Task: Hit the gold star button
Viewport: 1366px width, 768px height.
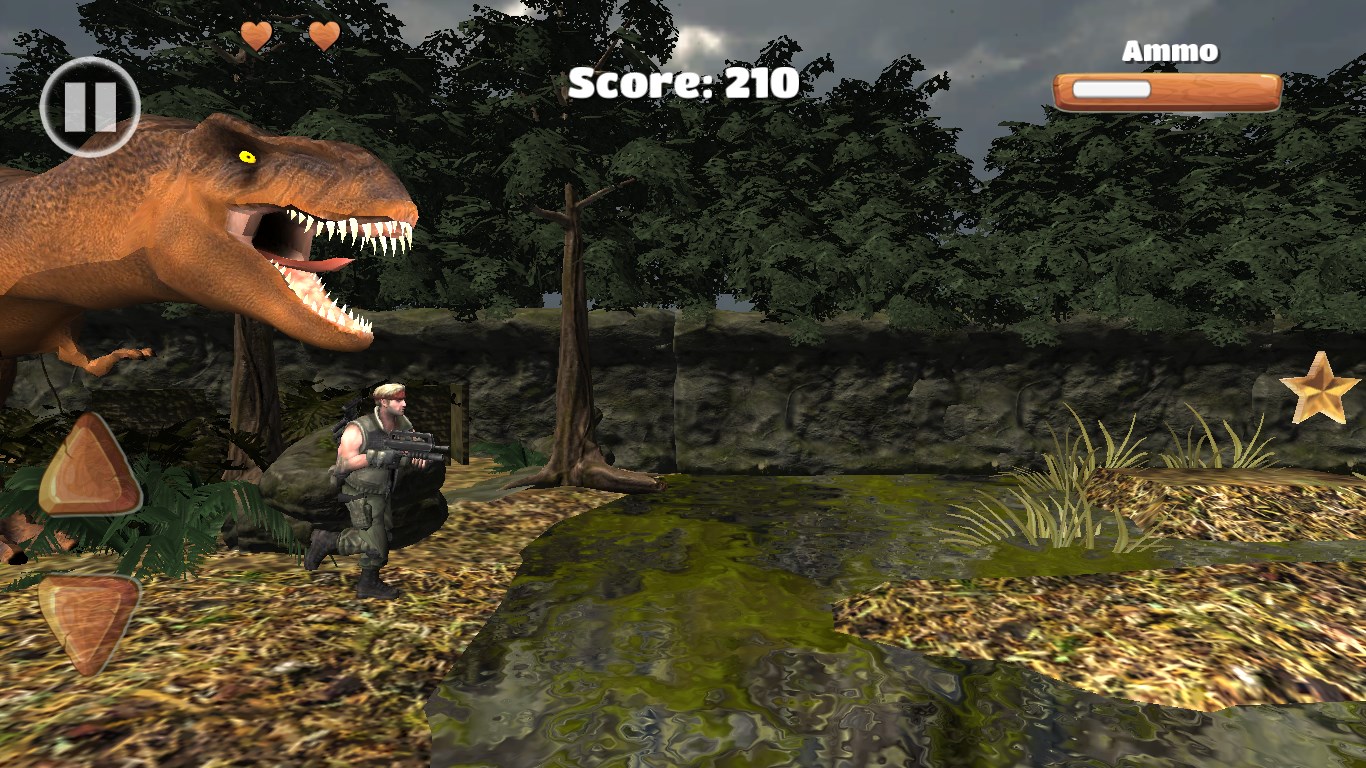Action: (x=1319, y=389)
